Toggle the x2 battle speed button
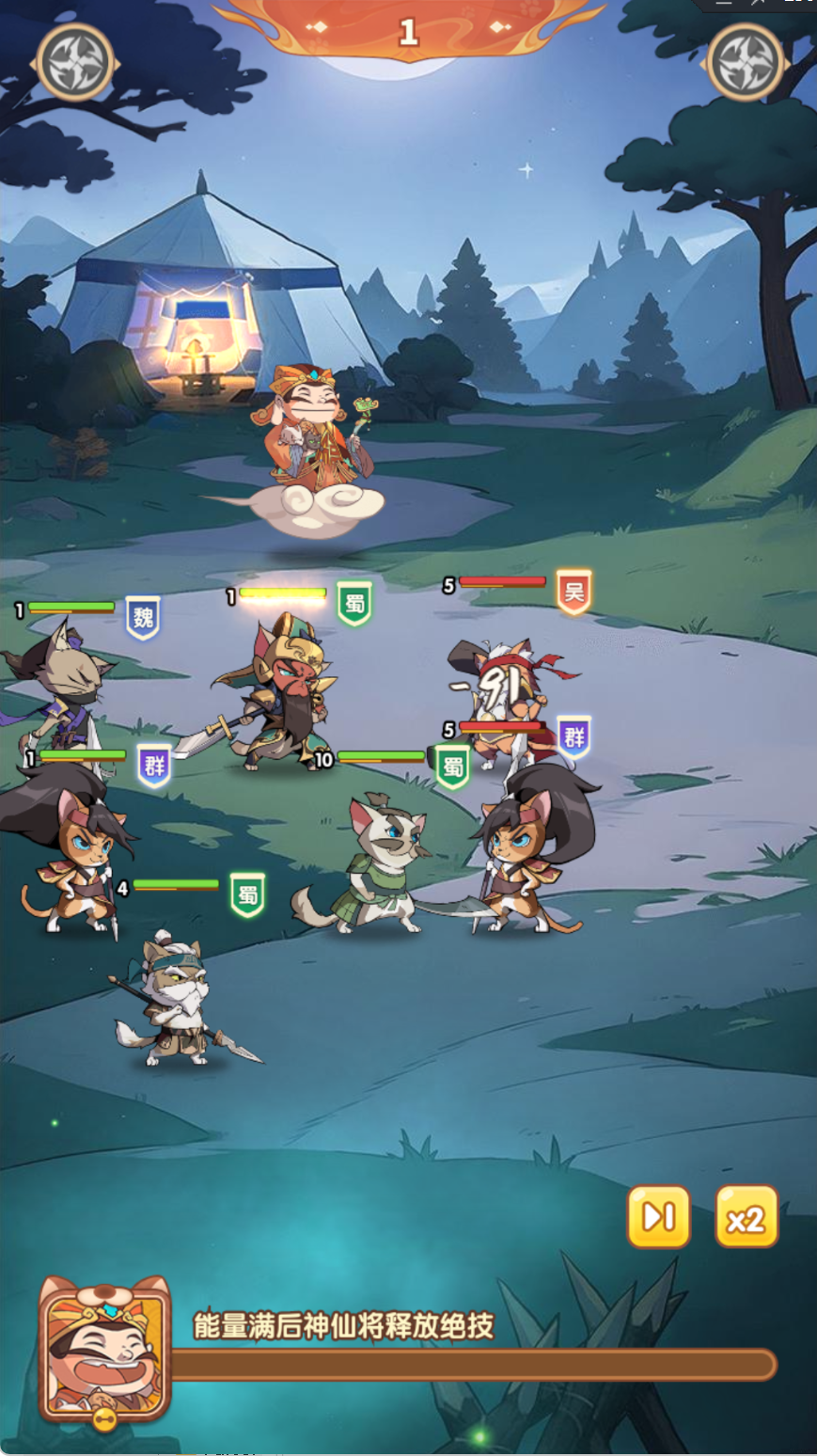 pos(746,1217)
